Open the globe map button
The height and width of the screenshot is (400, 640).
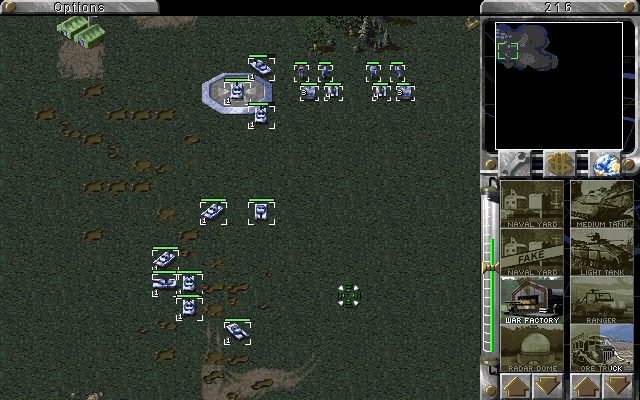tap(603, 164)
